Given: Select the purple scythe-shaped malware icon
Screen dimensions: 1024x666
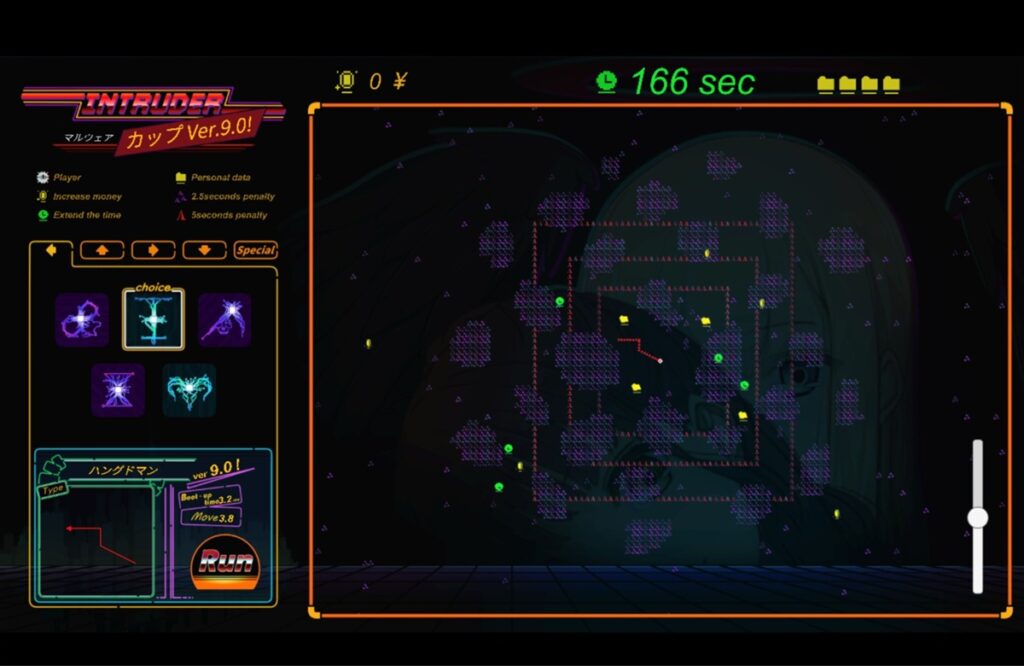Looking at the screenshot, I should click(x=224, y=320).
